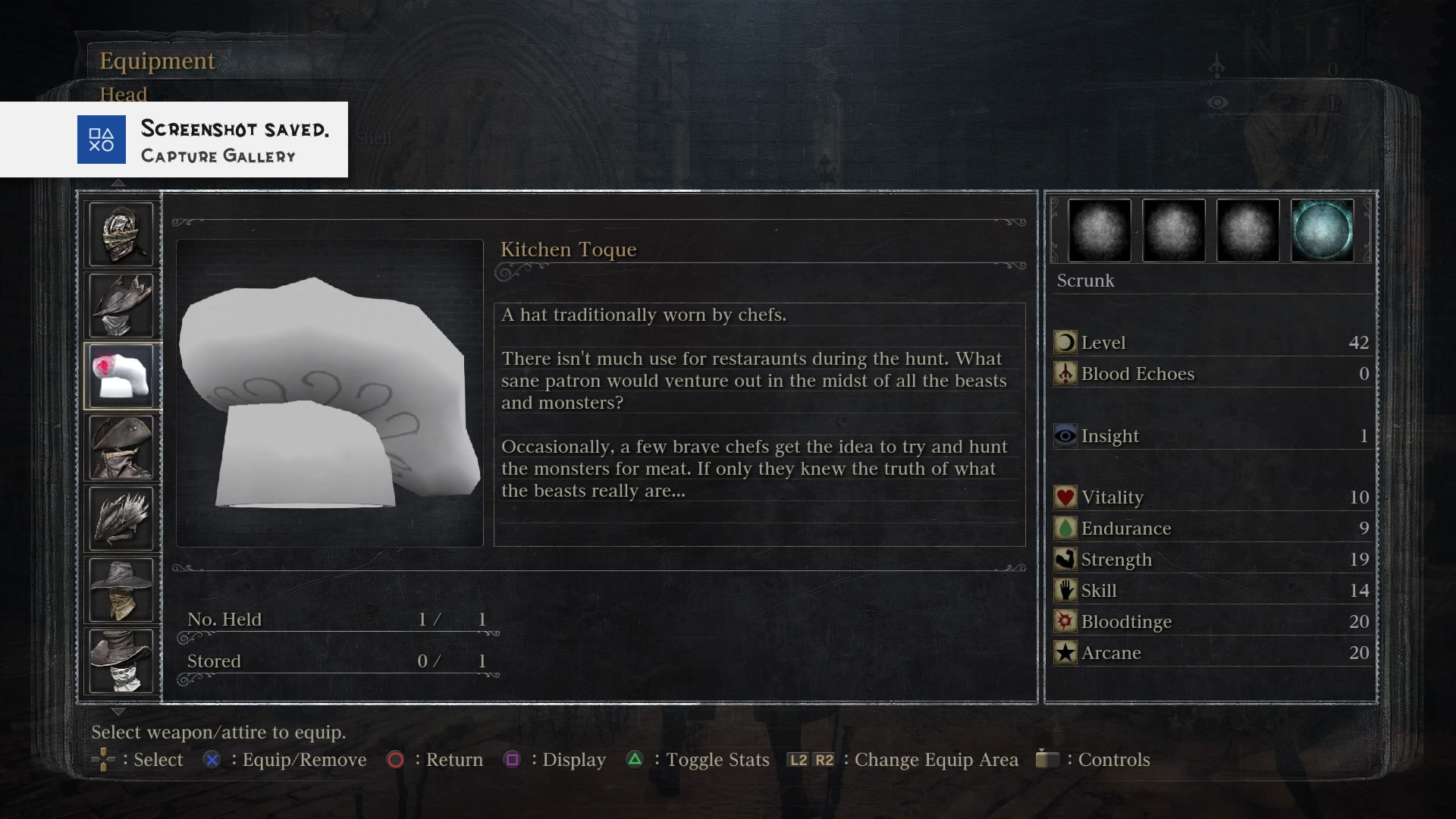Click the Endurance droplet icon
This screenshot has width=1456, height=819.
coord(1065,528)
